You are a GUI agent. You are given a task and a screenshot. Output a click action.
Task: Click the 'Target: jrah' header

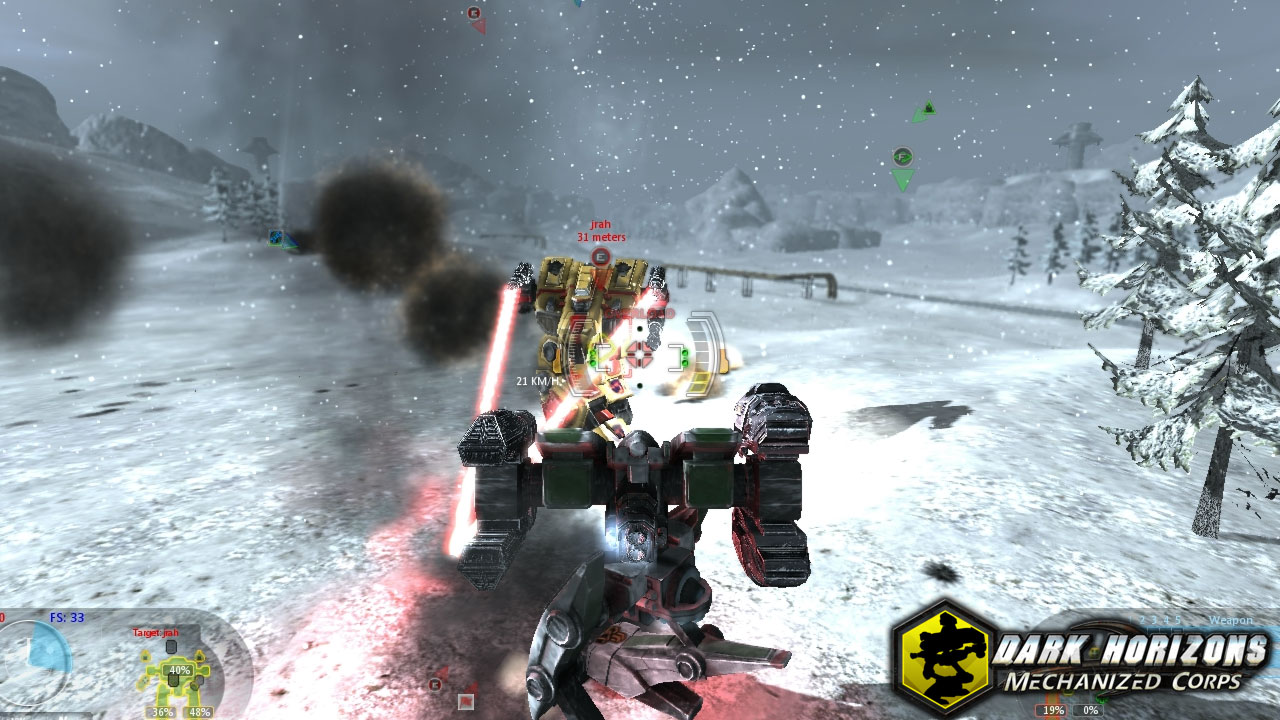pos(155,632)
